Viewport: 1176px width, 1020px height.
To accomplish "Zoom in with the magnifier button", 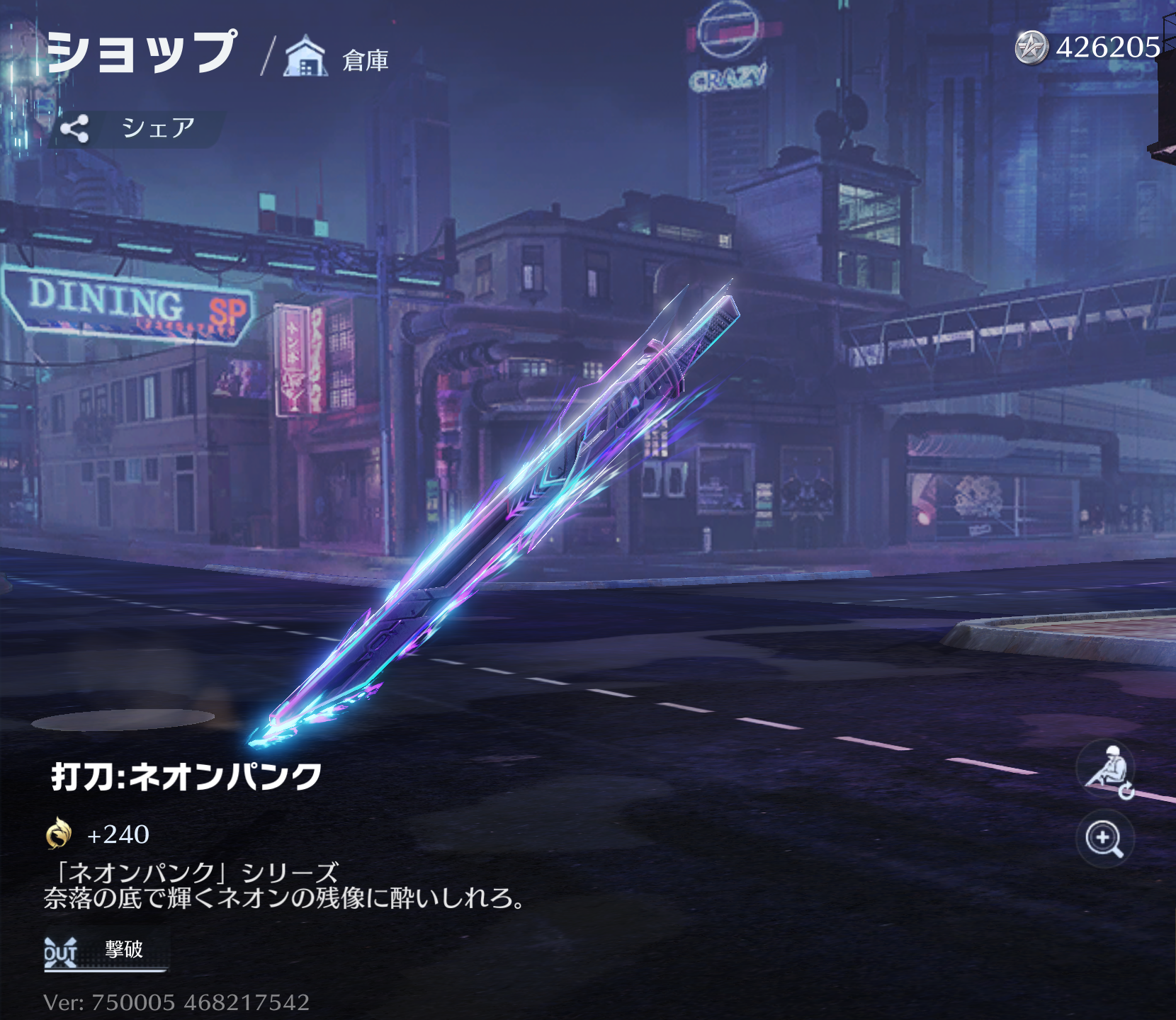I will tap(1104, 839).
